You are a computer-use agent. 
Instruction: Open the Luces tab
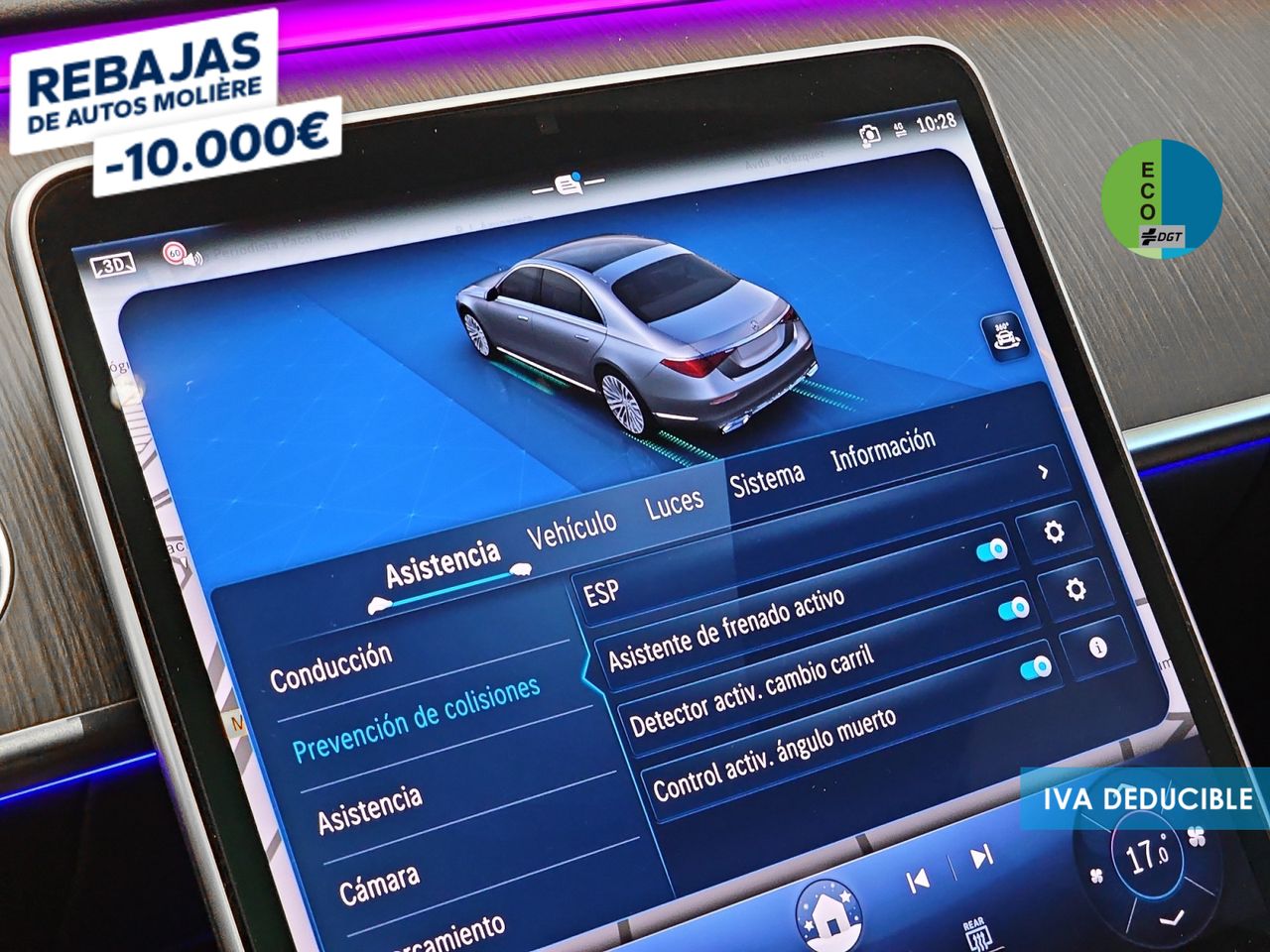point(675,503)
